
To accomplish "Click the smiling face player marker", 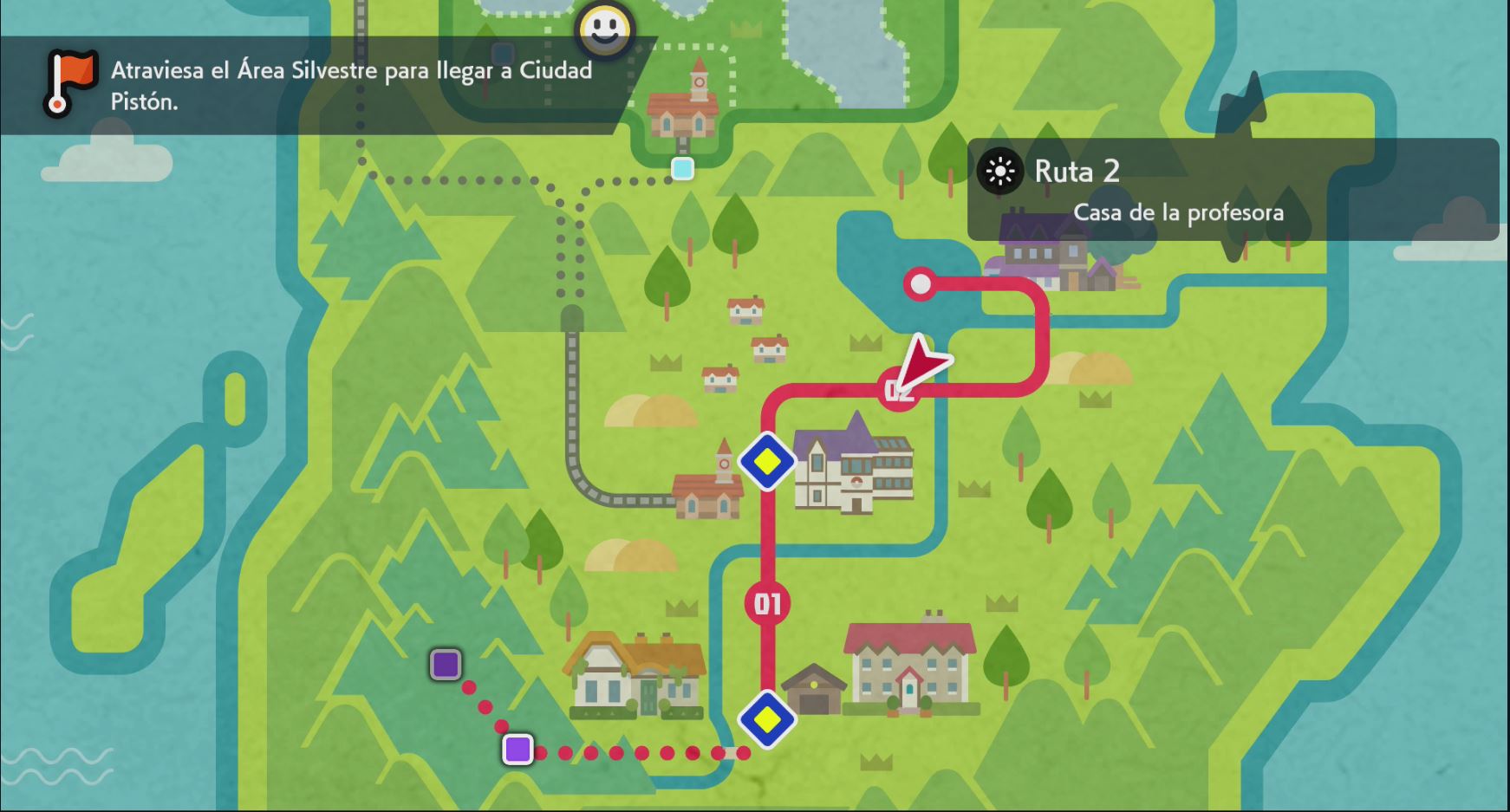I will click(604, 30).
